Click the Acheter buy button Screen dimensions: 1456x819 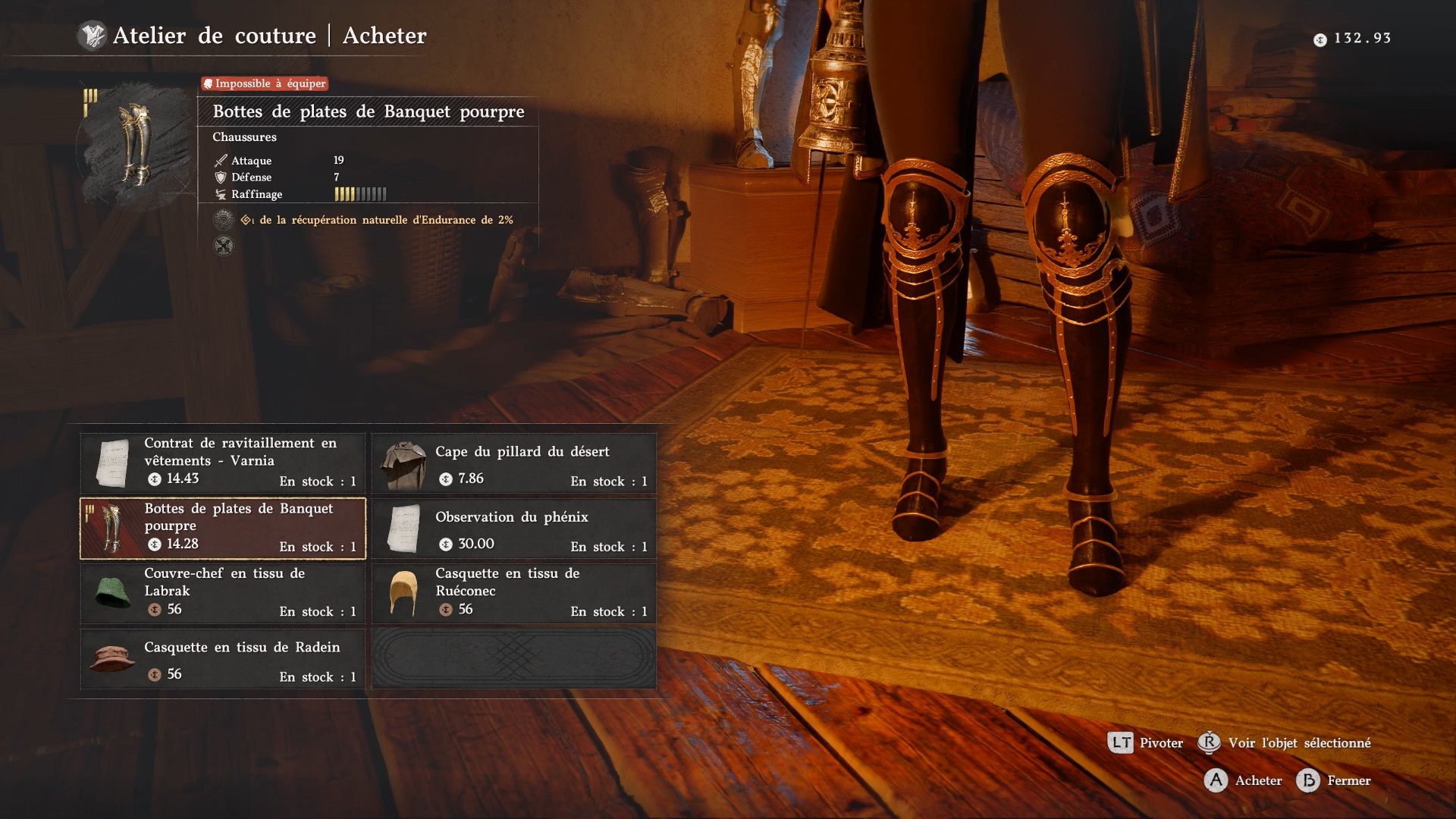pos(1244,780)
